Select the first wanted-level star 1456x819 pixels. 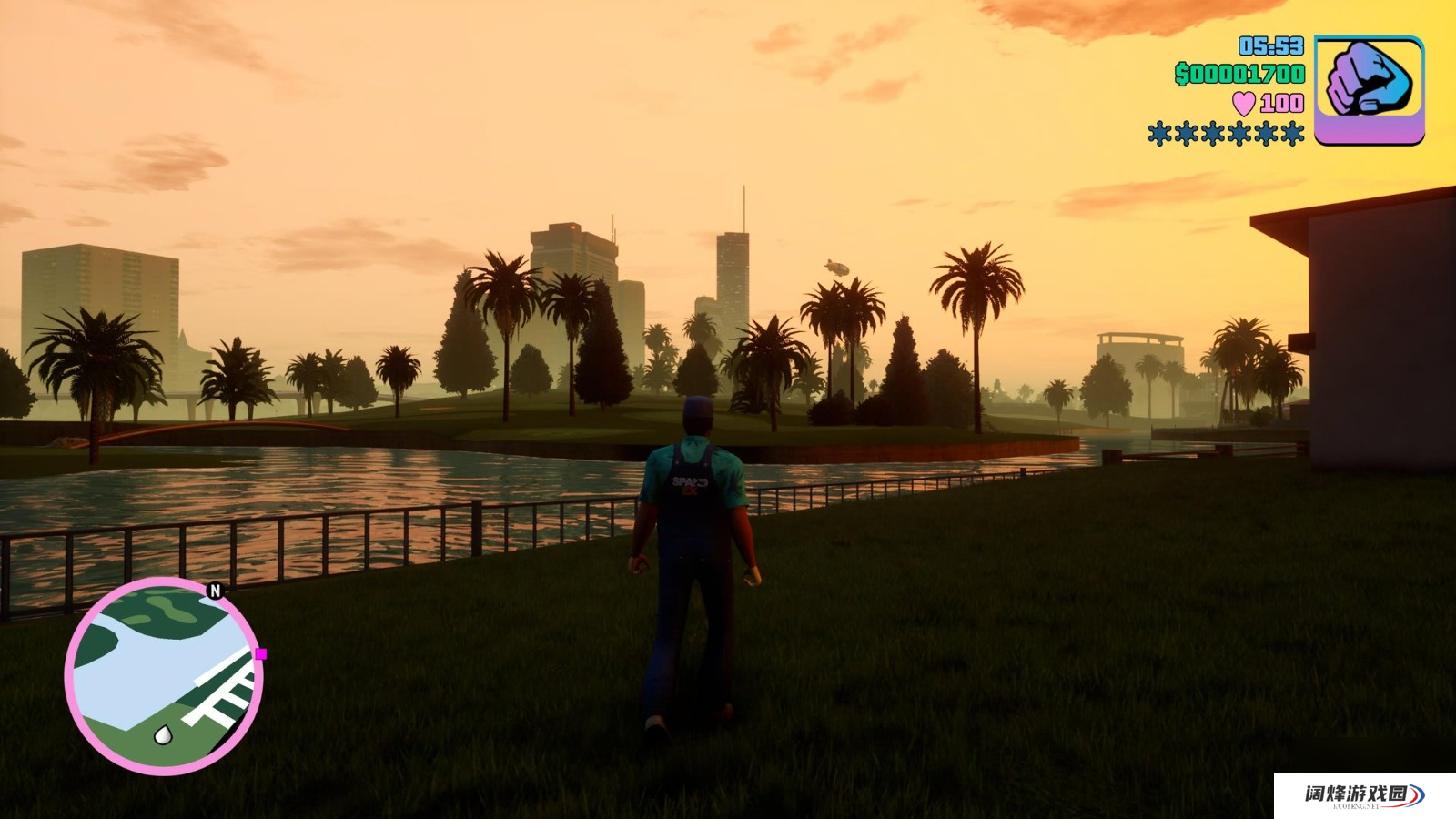point(1159,135)
